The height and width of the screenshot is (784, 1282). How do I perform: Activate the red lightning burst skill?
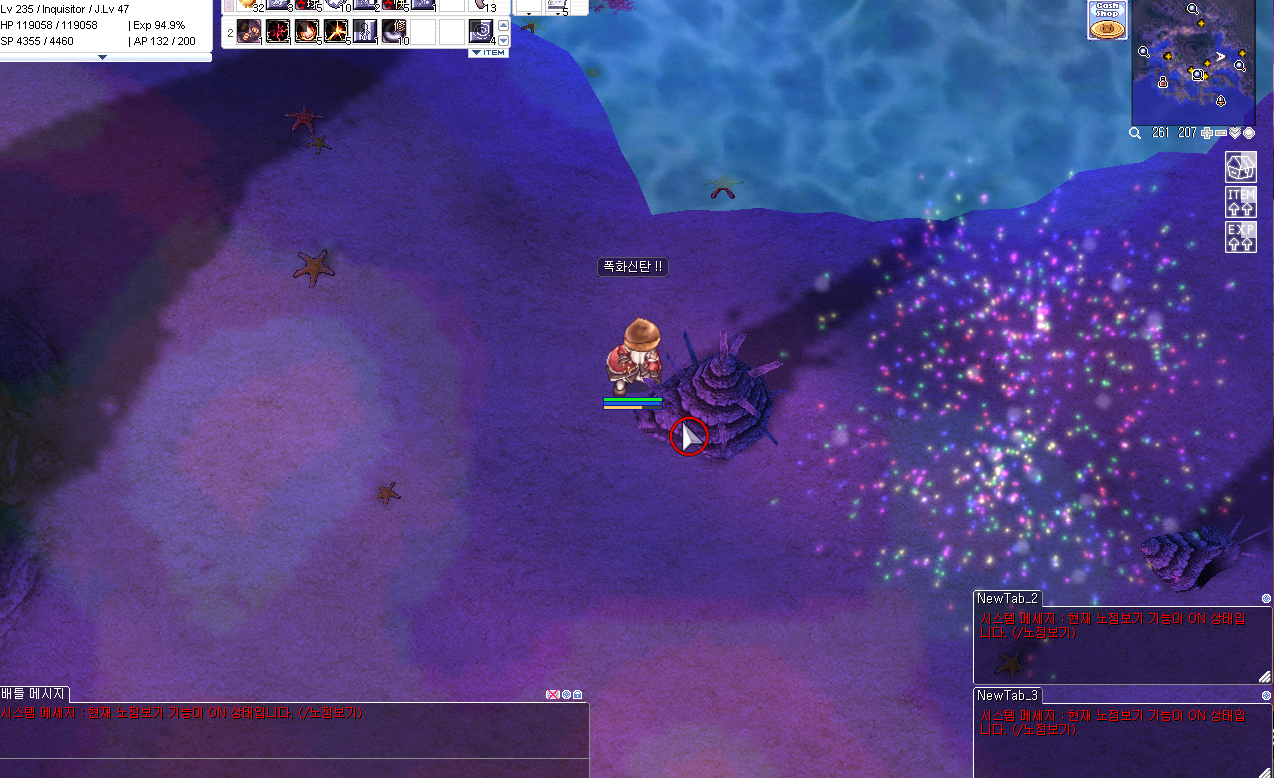point(278,32)
